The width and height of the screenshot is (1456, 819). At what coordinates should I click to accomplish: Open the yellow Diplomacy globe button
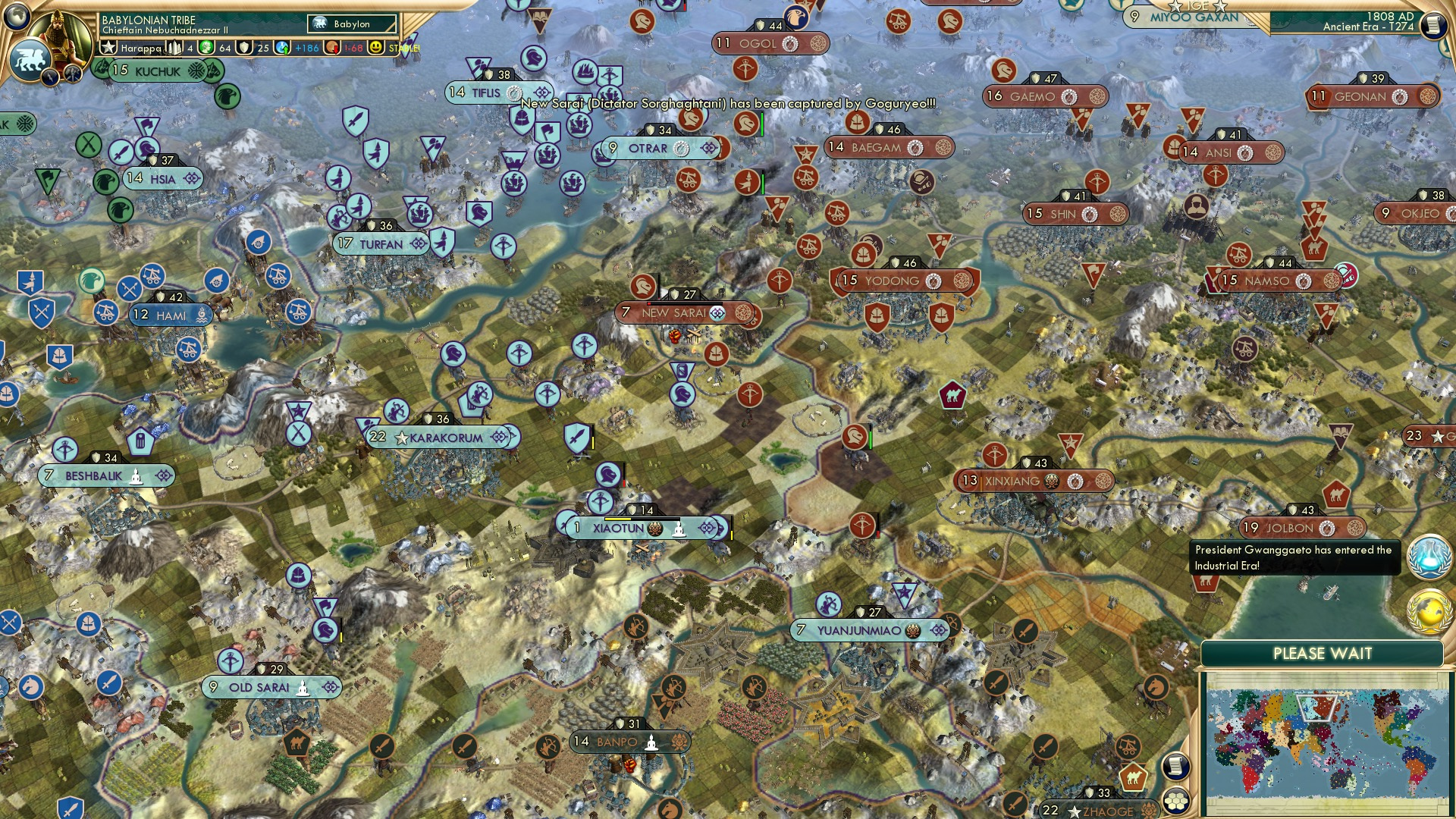[x=1429, y=612]
